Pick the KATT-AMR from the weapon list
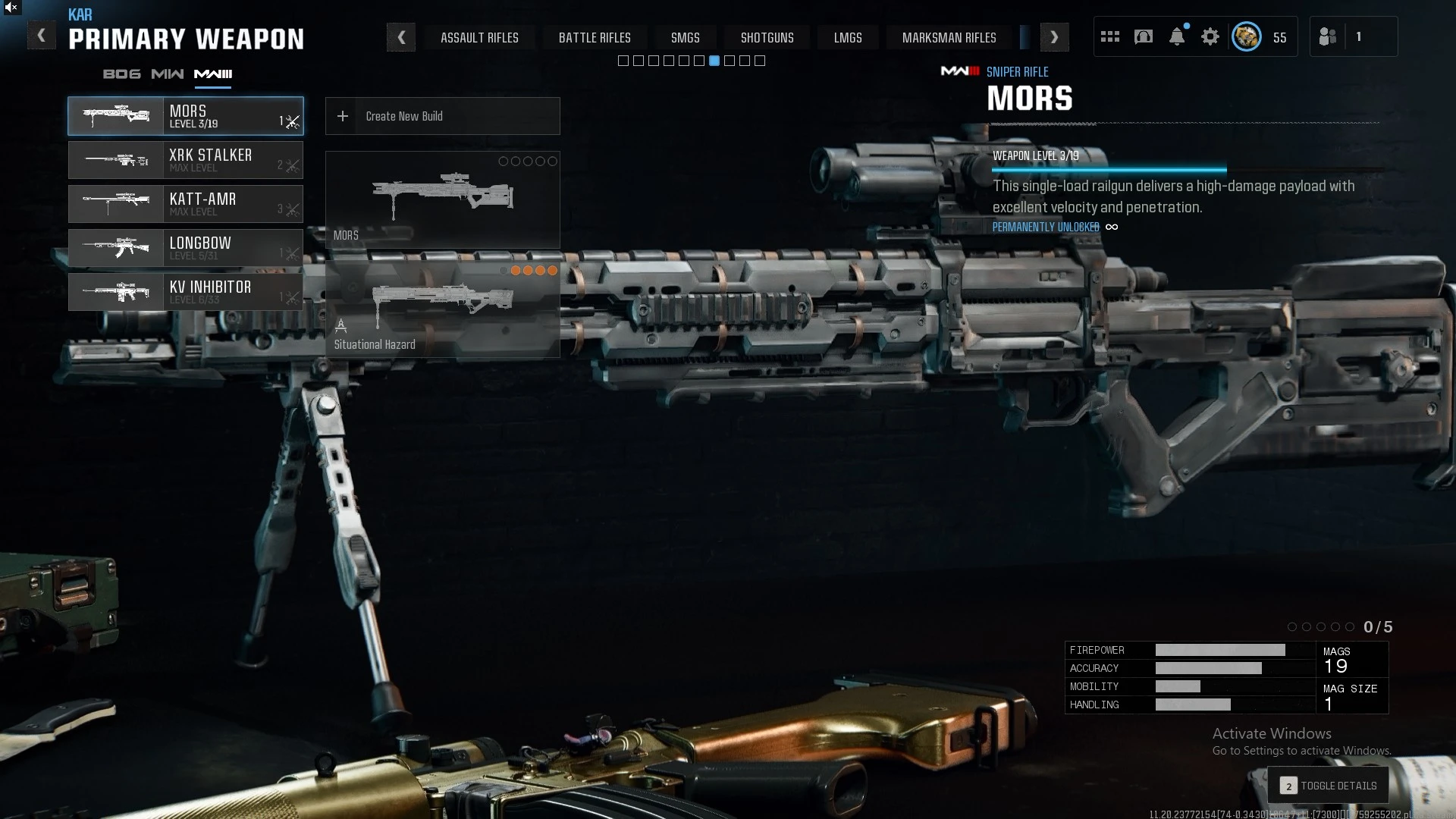The height and width of the screenshot is (819, 1456). pos(186,204)
